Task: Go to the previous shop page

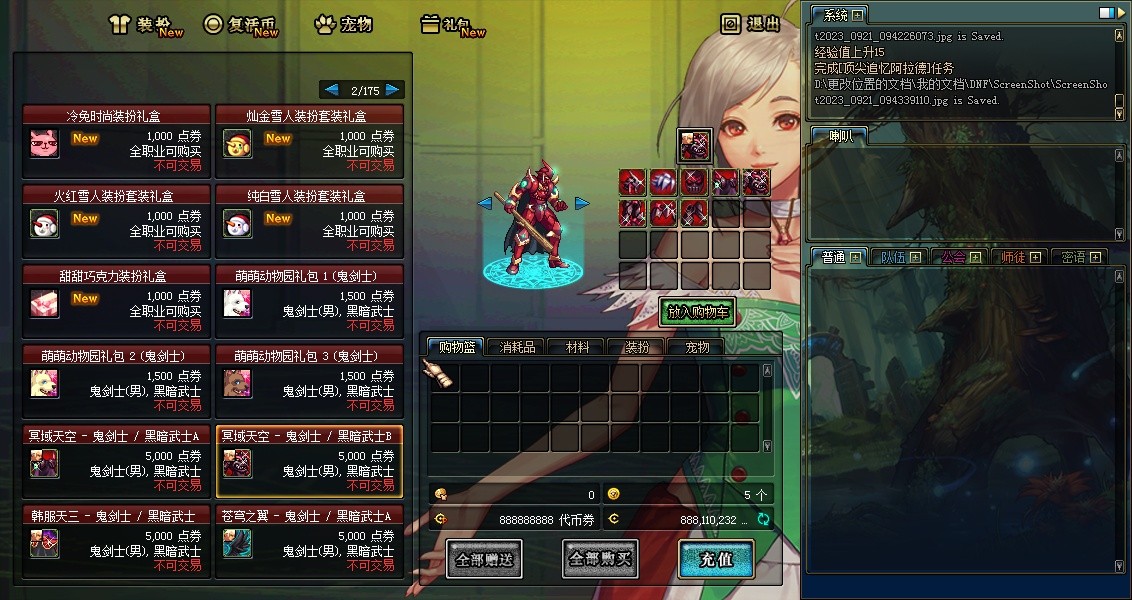Action: (331, 89)
